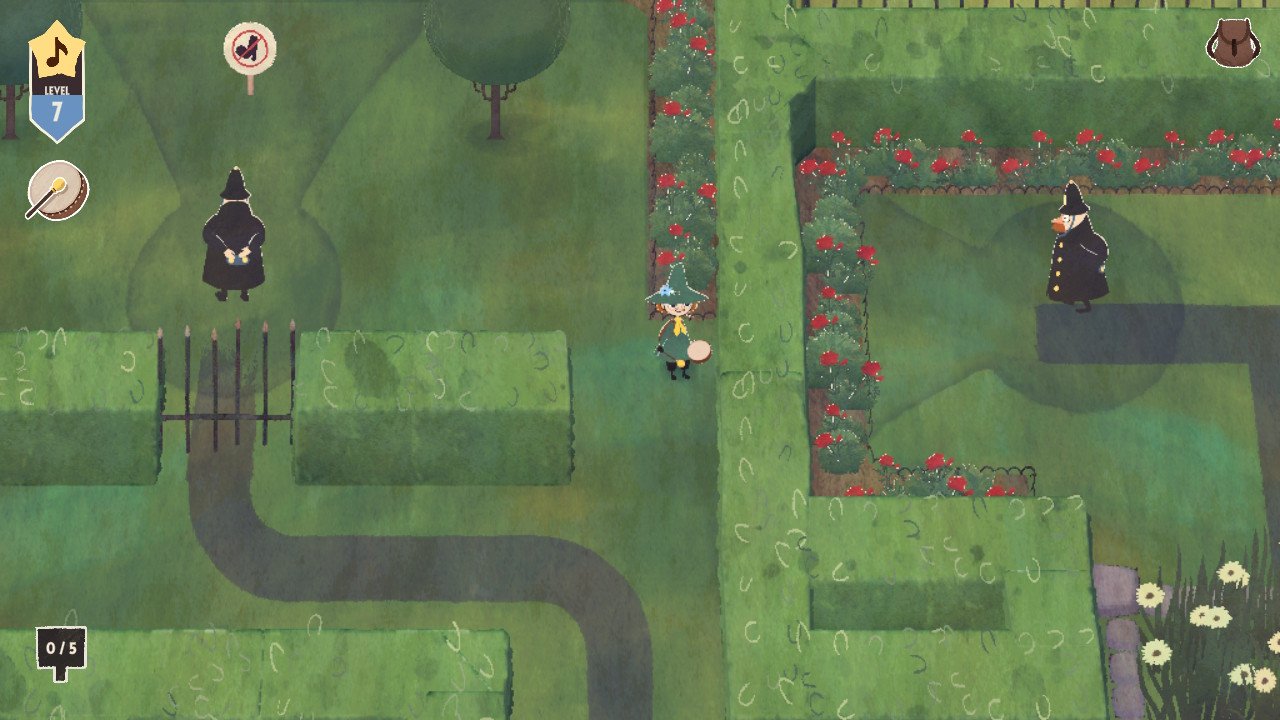The image size is (1280, 720).
Task: Open the backpack inventory
Action: coord(1232,44)
